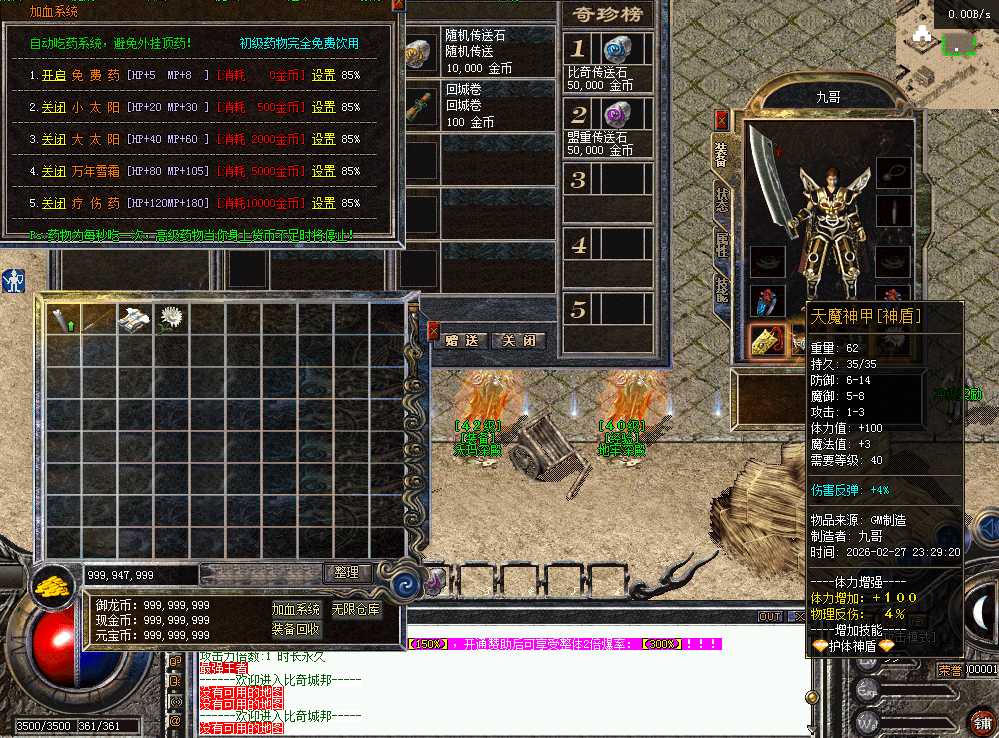
Task: Switch to the 状态 character tab
Action: point(722,200)
